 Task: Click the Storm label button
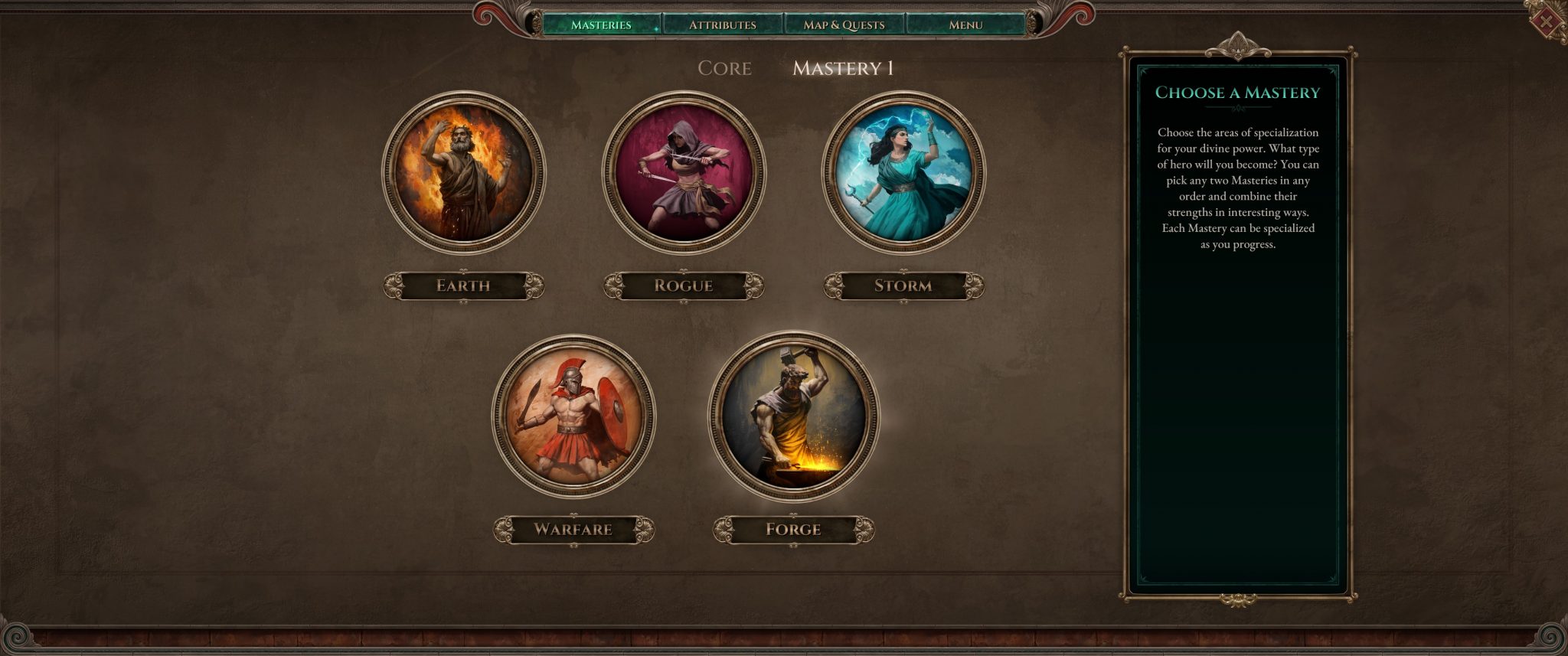[903, 286]
